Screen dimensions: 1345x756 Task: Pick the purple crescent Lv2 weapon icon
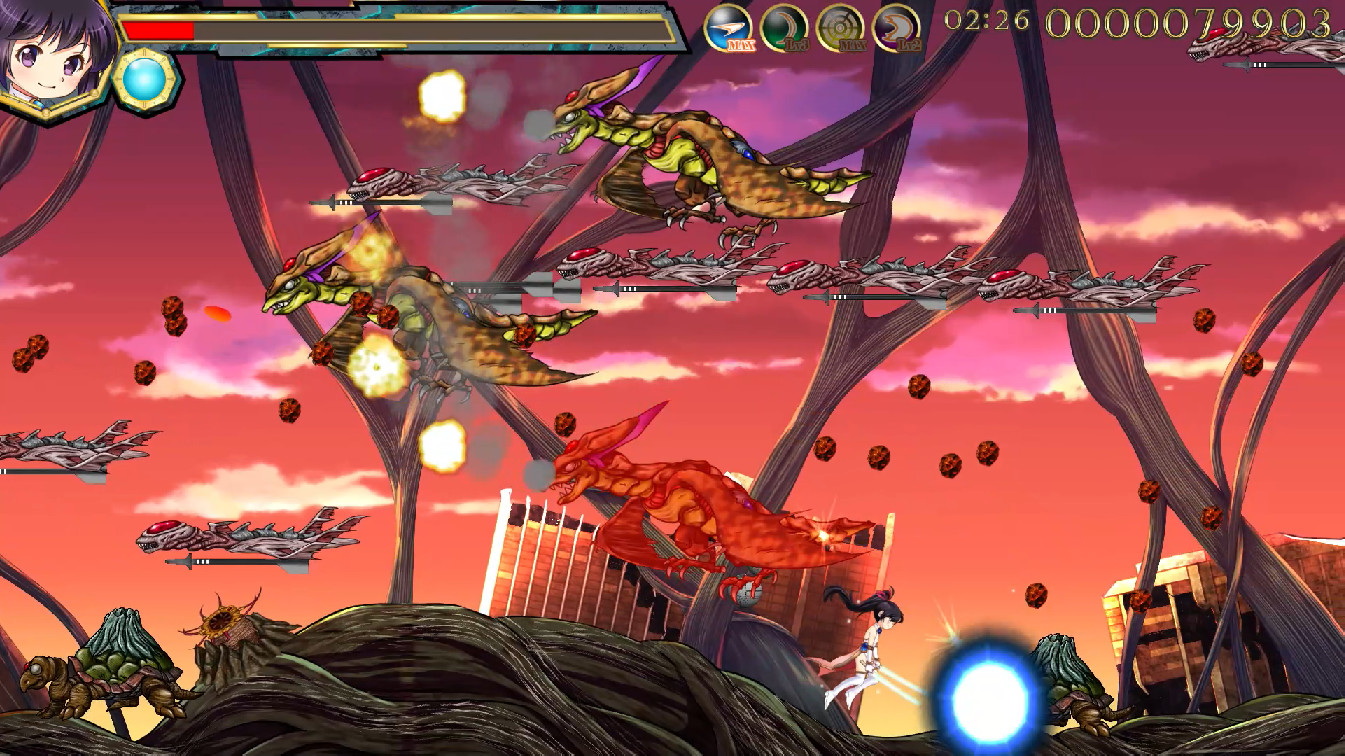896,27
